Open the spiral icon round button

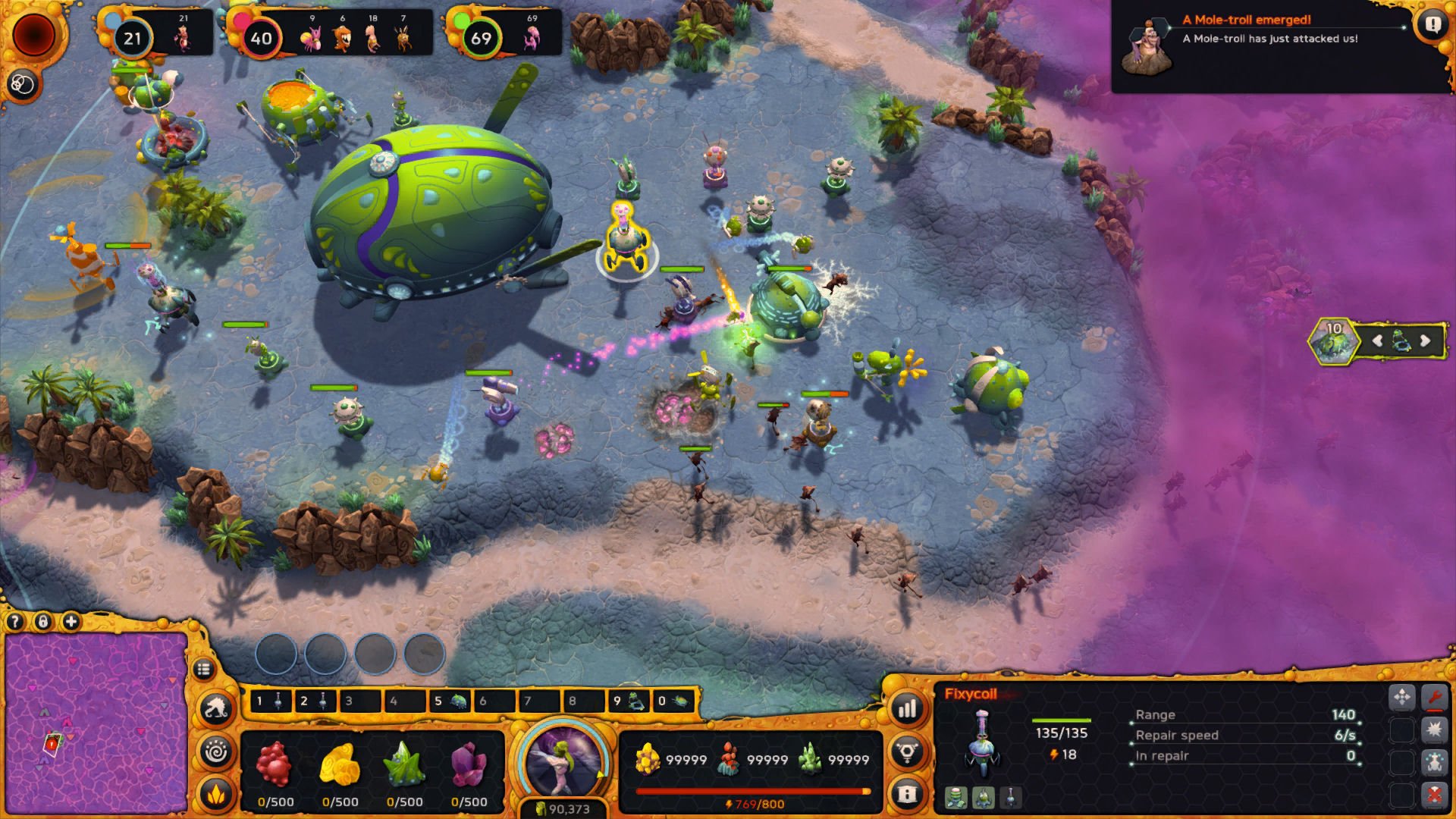pos(216,752)
